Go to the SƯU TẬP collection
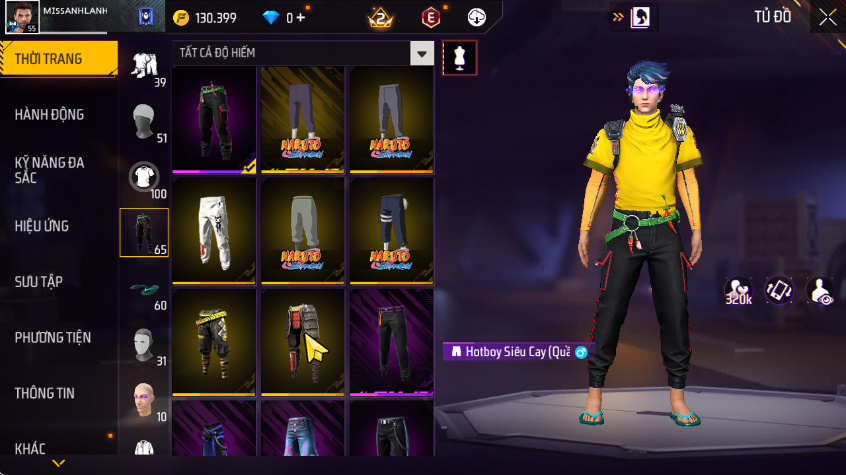This screenshot has width=846, height=475. tap(38, 282)
